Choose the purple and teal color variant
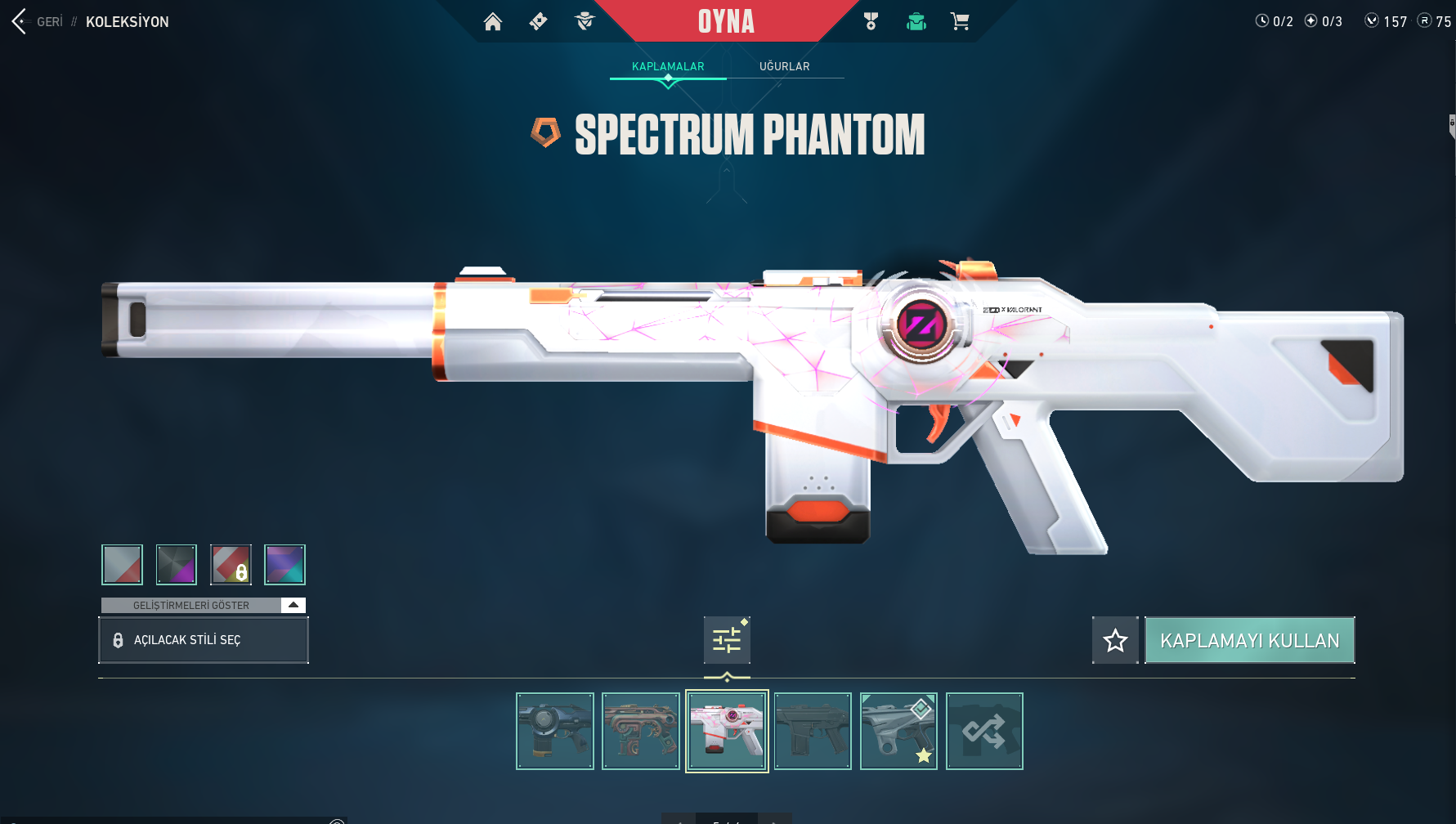 (x=285, y=565)
